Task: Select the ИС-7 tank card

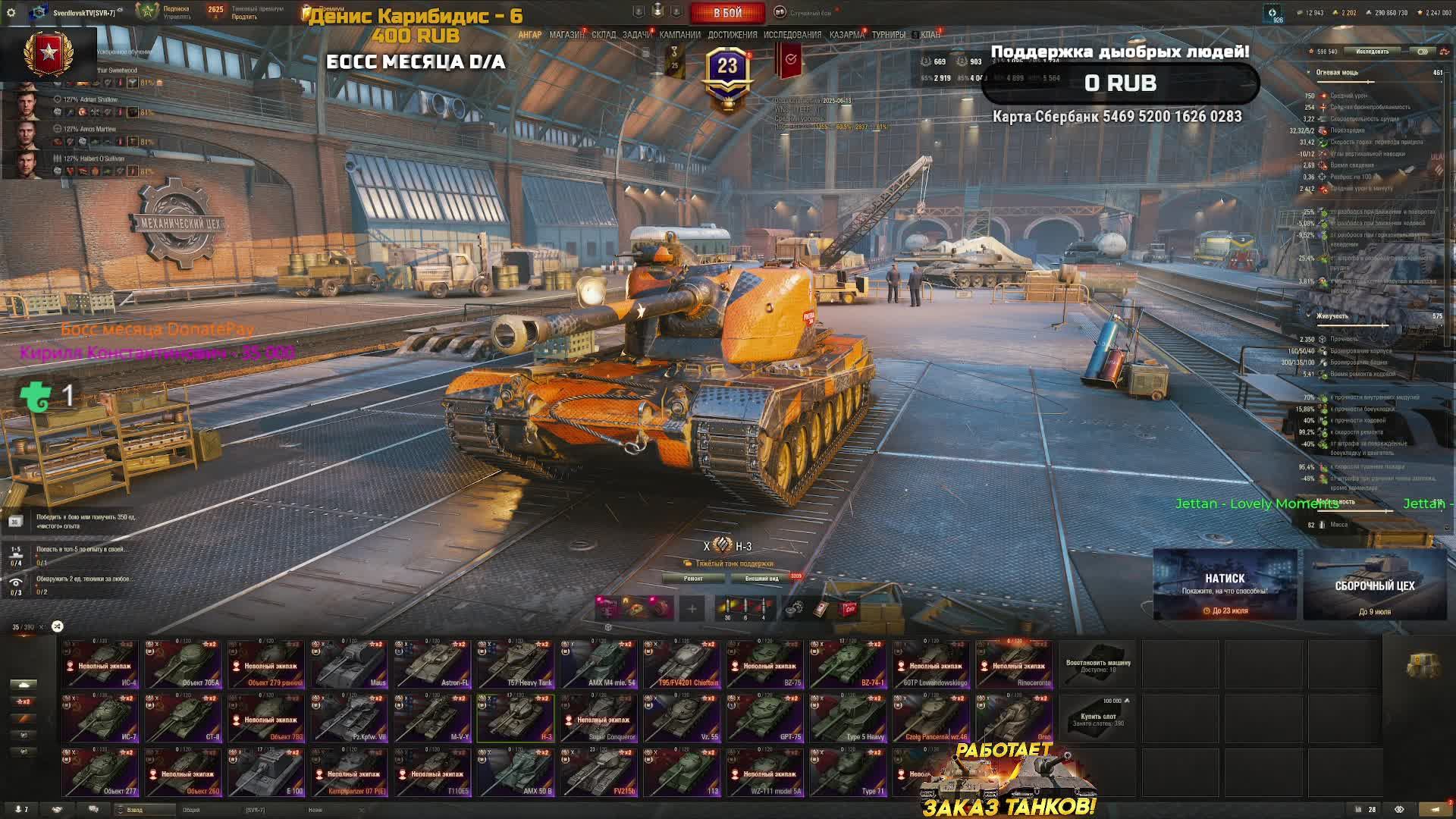Action: click(x=100, y=718)
